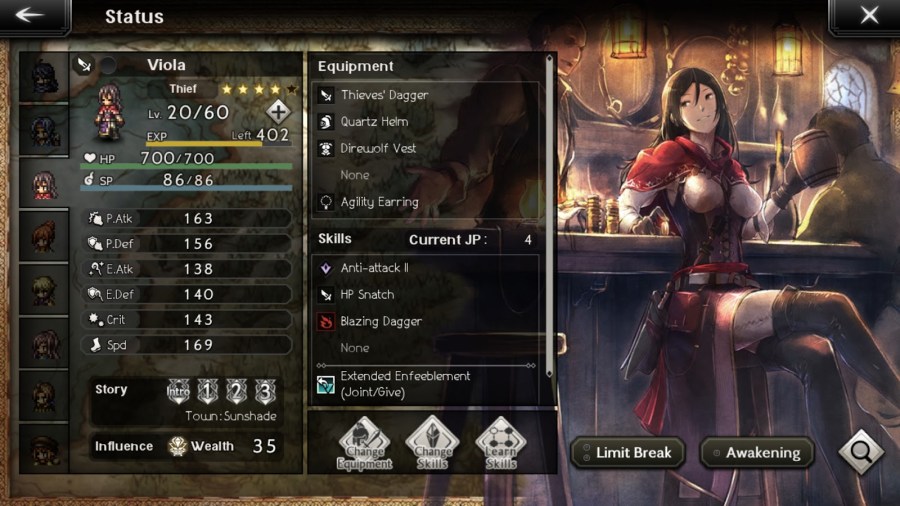Tap the plus button beside the level

point(278,112)
